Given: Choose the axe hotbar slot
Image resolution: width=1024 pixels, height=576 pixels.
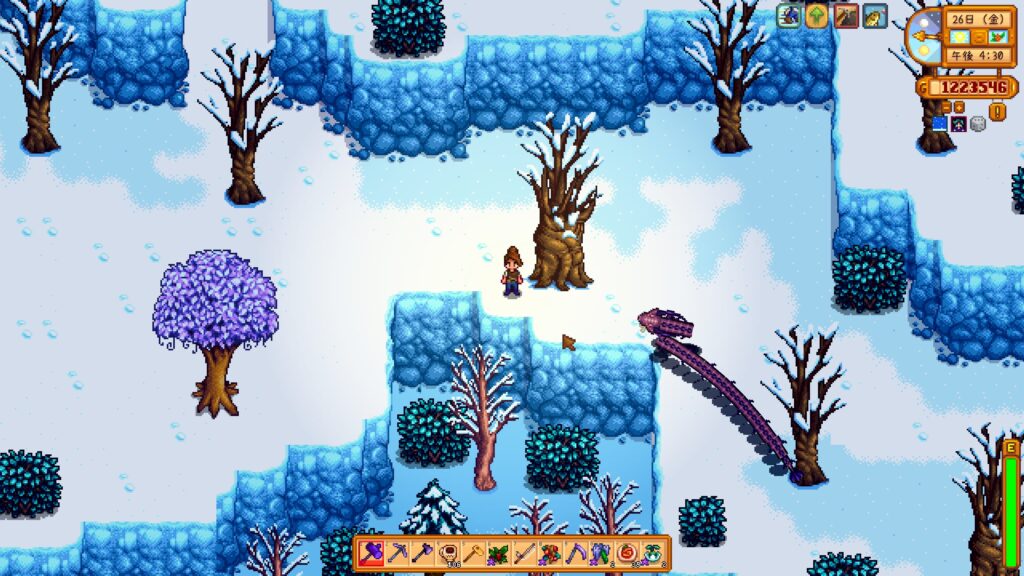Looking at the screenshot, I should pyautogui.click(x=423, y=552).
